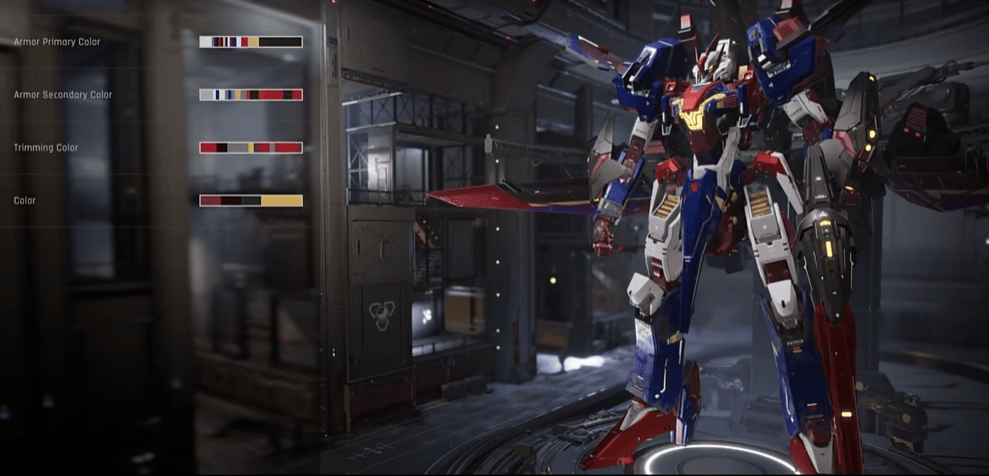989x476 pixels.
Task: Click the palette bar beside the plain Color label
Action: (251, 201)
